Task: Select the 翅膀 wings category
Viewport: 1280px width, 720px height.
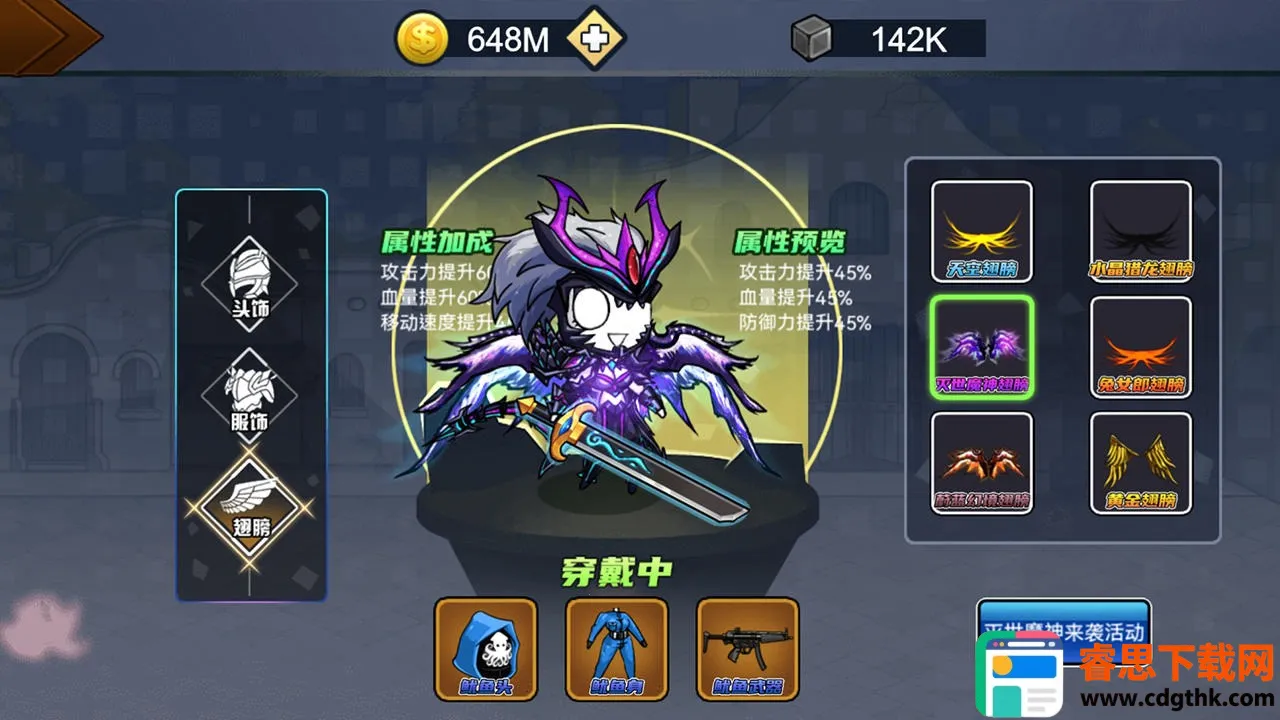Action: 251,508
